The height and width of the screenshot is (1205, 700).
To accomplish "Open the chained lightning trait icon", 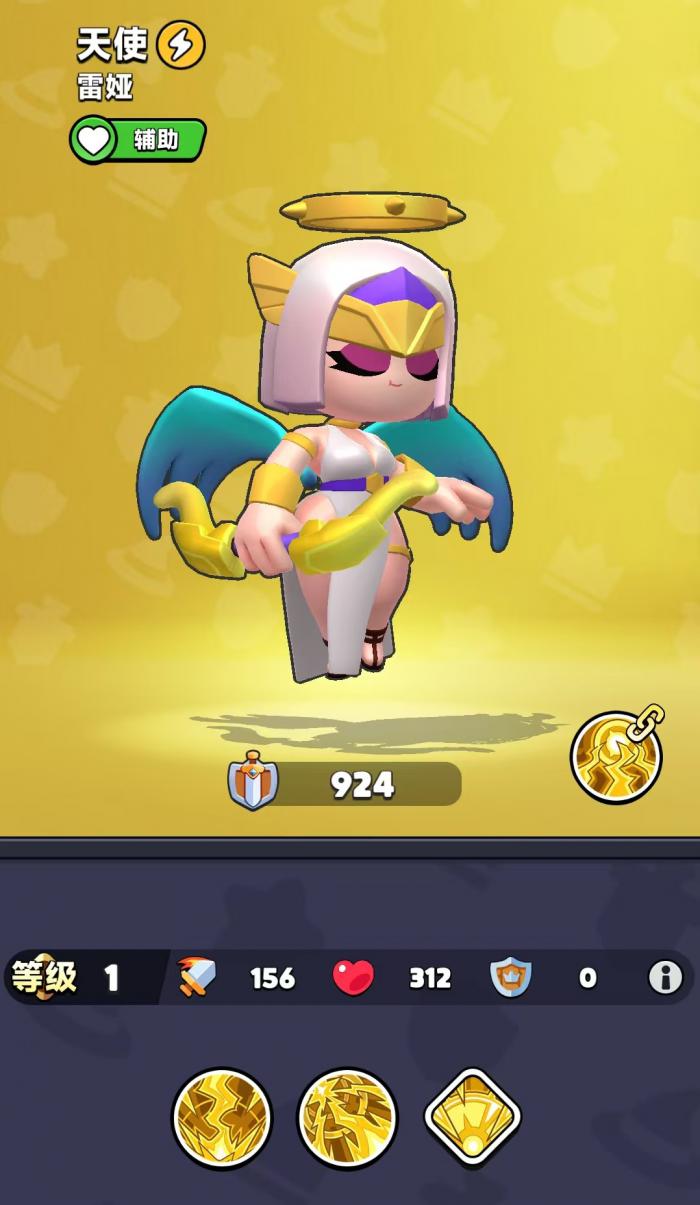I will 617,756.
